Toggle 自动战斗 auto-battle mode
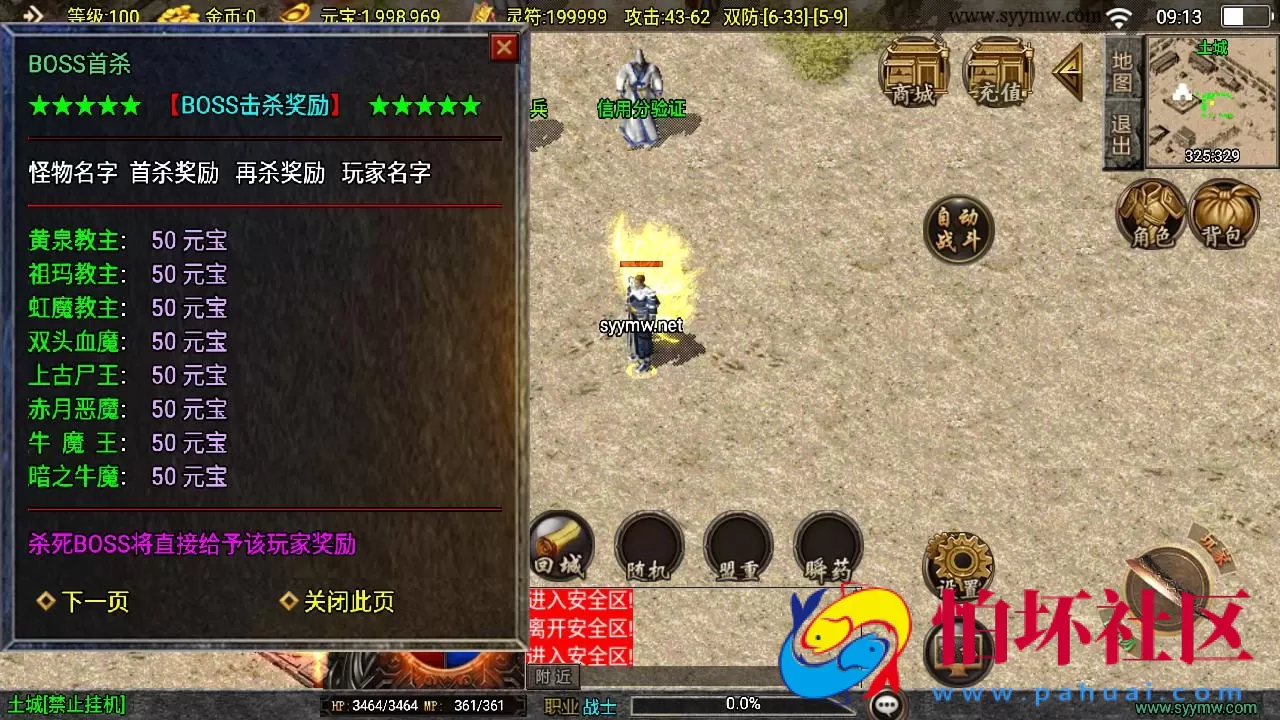The height and width of the screenshot is (720, 1280). pyautogui.click(x=959, y=230)
